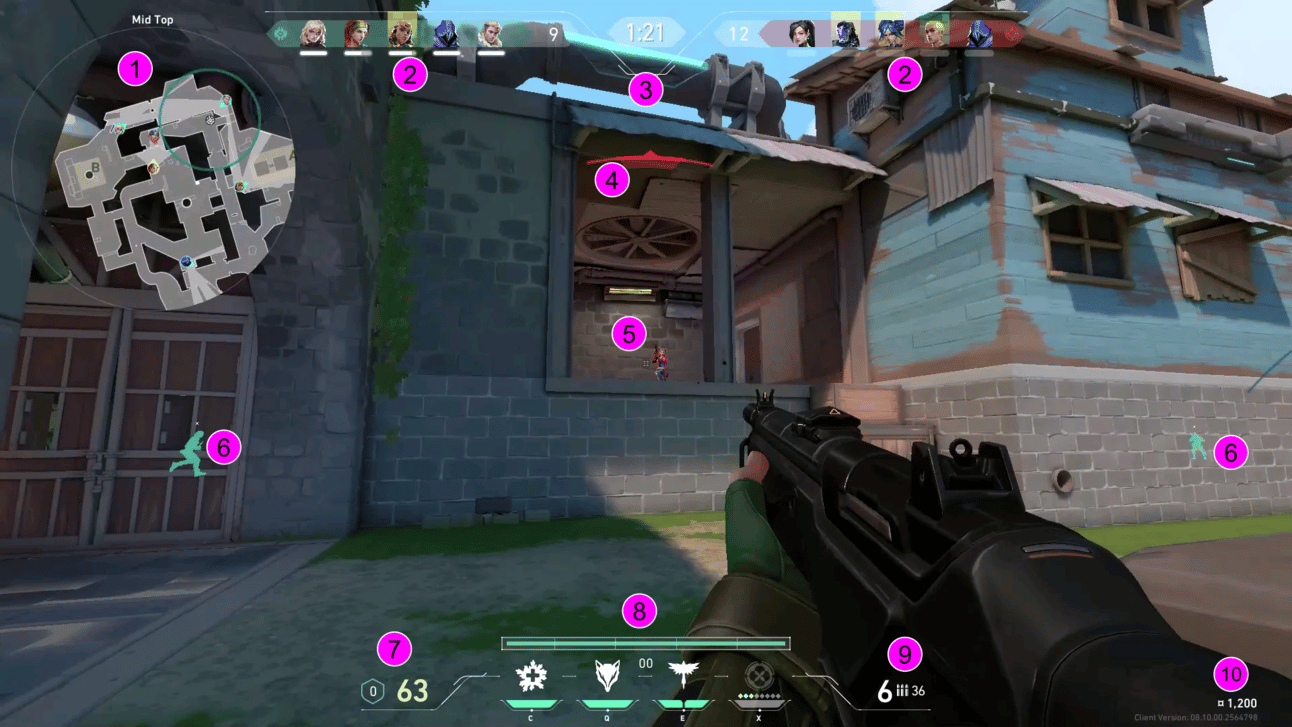Click the enemy Sage portrait

[x=801, y=35]
